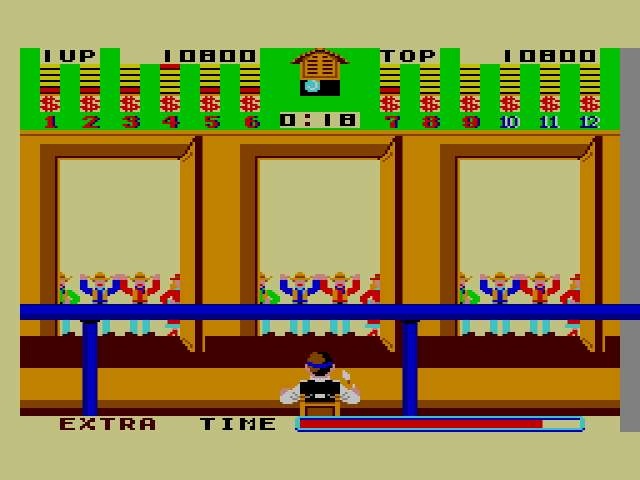Image resolution: width=640 pixels, height=480 pixels.
Task: Select the door 9 deposit indicator
Action: pyautogui.click(x=470, y=102)
